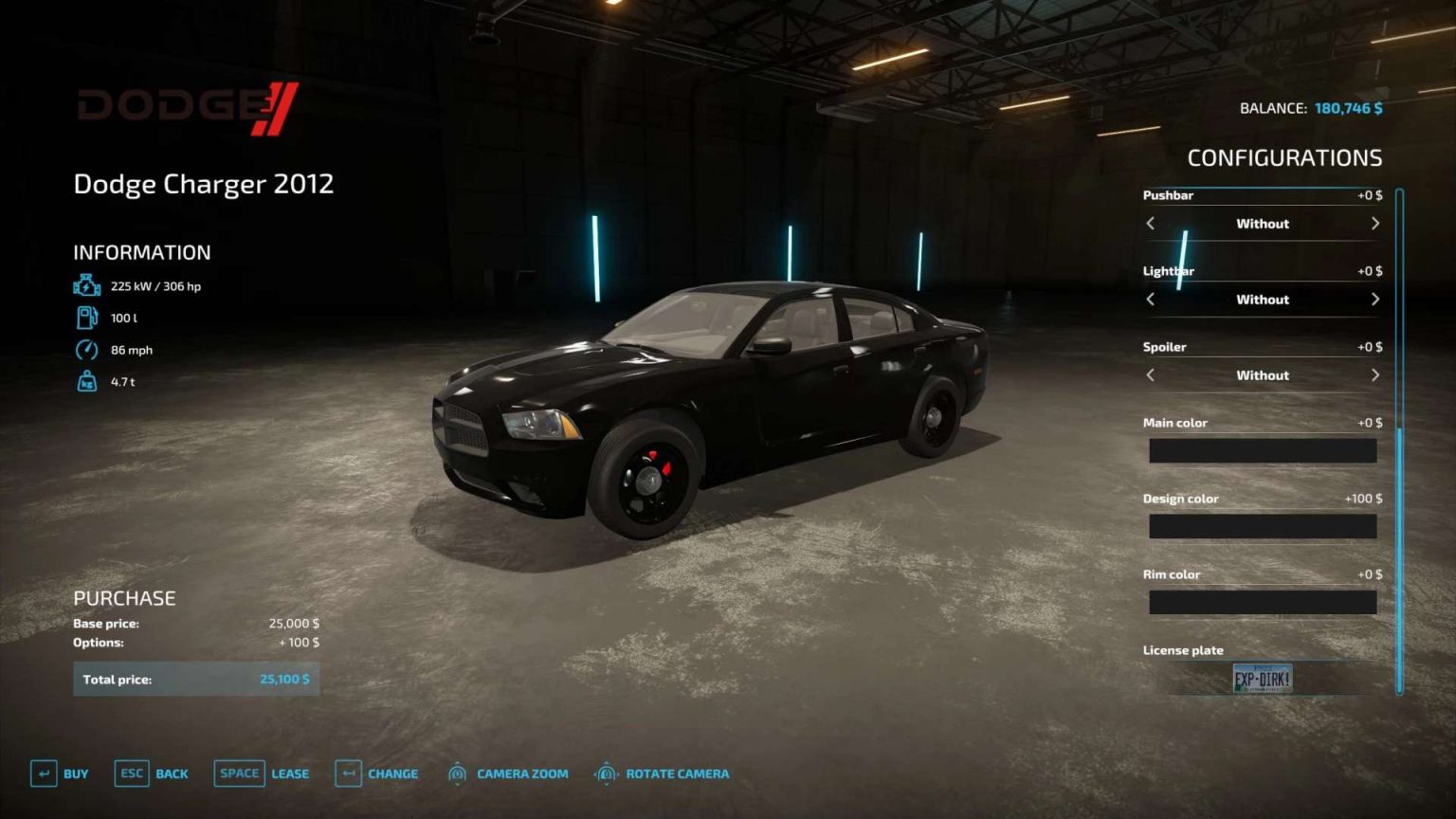Click the LEASE button
The width and height of the screenshot is (1456, 819).
[x=289, y=773]
